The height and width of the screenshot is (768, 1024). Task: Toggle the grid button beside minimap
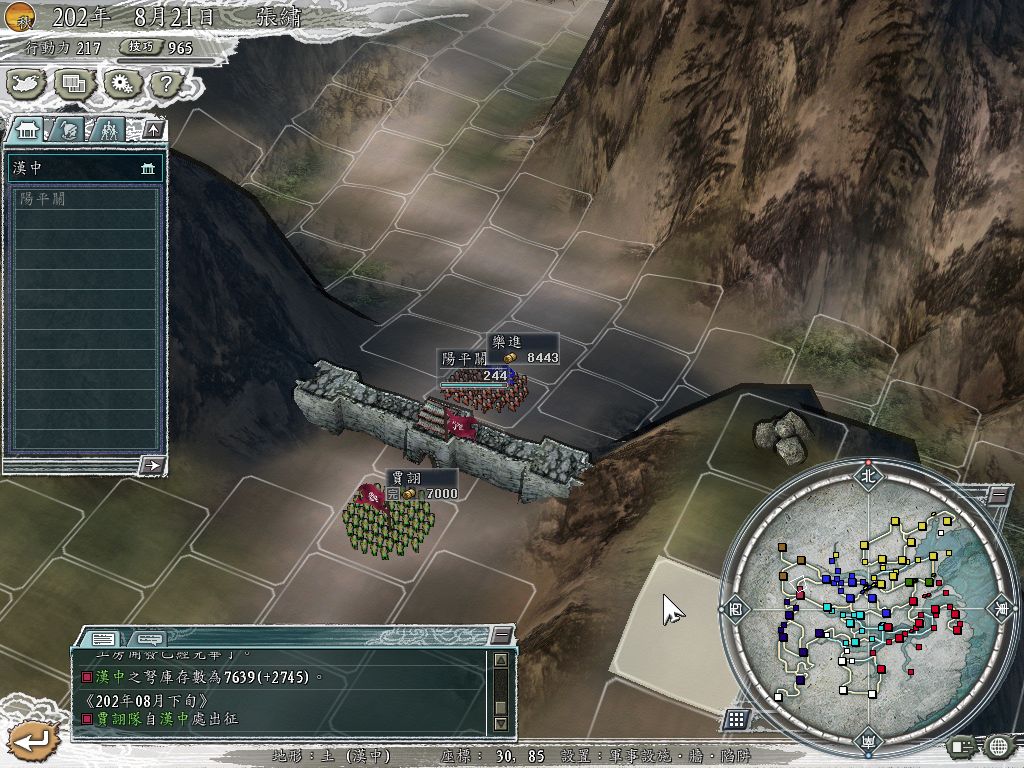click(x=736, y=718)
